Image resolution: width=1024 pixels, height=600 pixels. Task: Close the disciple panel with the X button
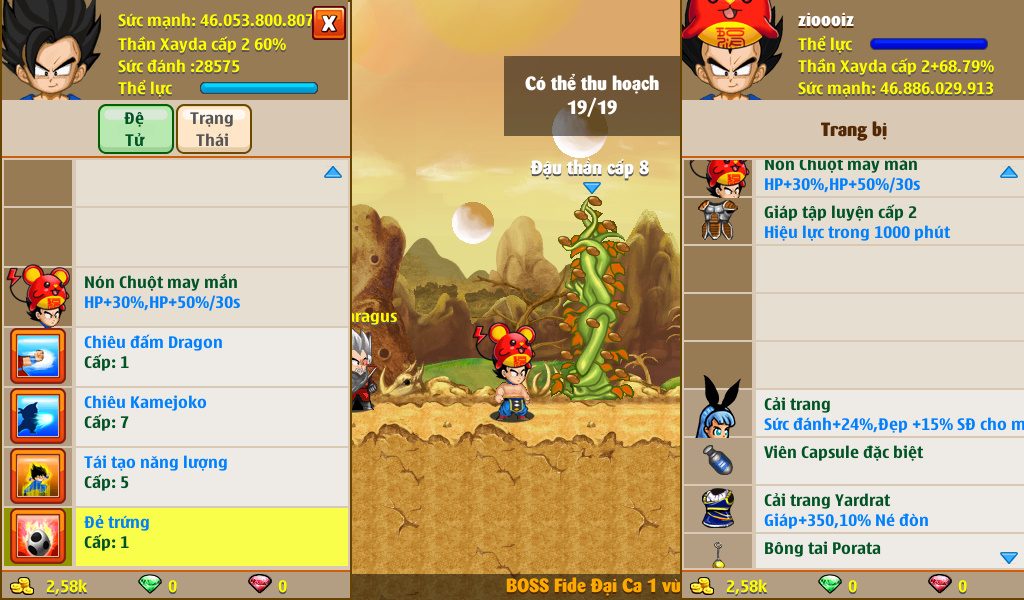tap(329, 23)
